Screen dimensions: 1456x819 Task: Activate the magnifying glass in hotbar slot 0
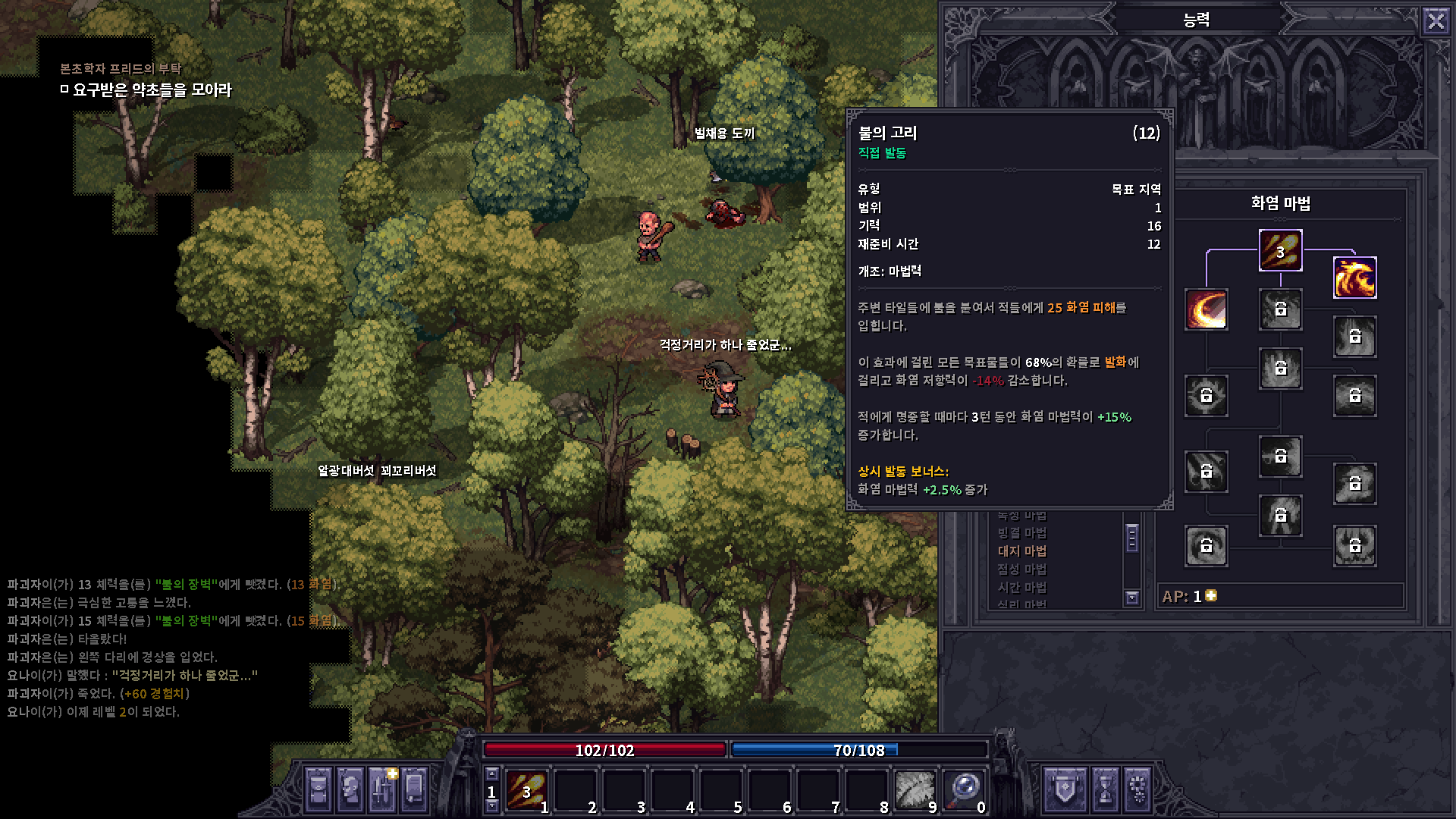pyautogui.click(x=964, y=790)
